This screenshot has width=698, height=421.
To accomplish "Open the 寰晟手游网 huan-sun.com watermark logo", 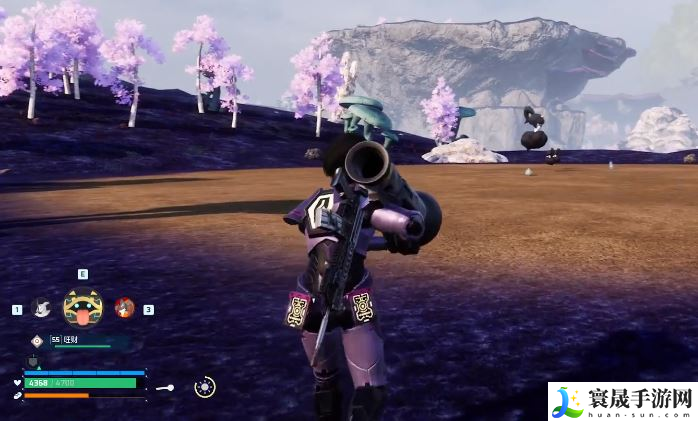I will (621, 402).
